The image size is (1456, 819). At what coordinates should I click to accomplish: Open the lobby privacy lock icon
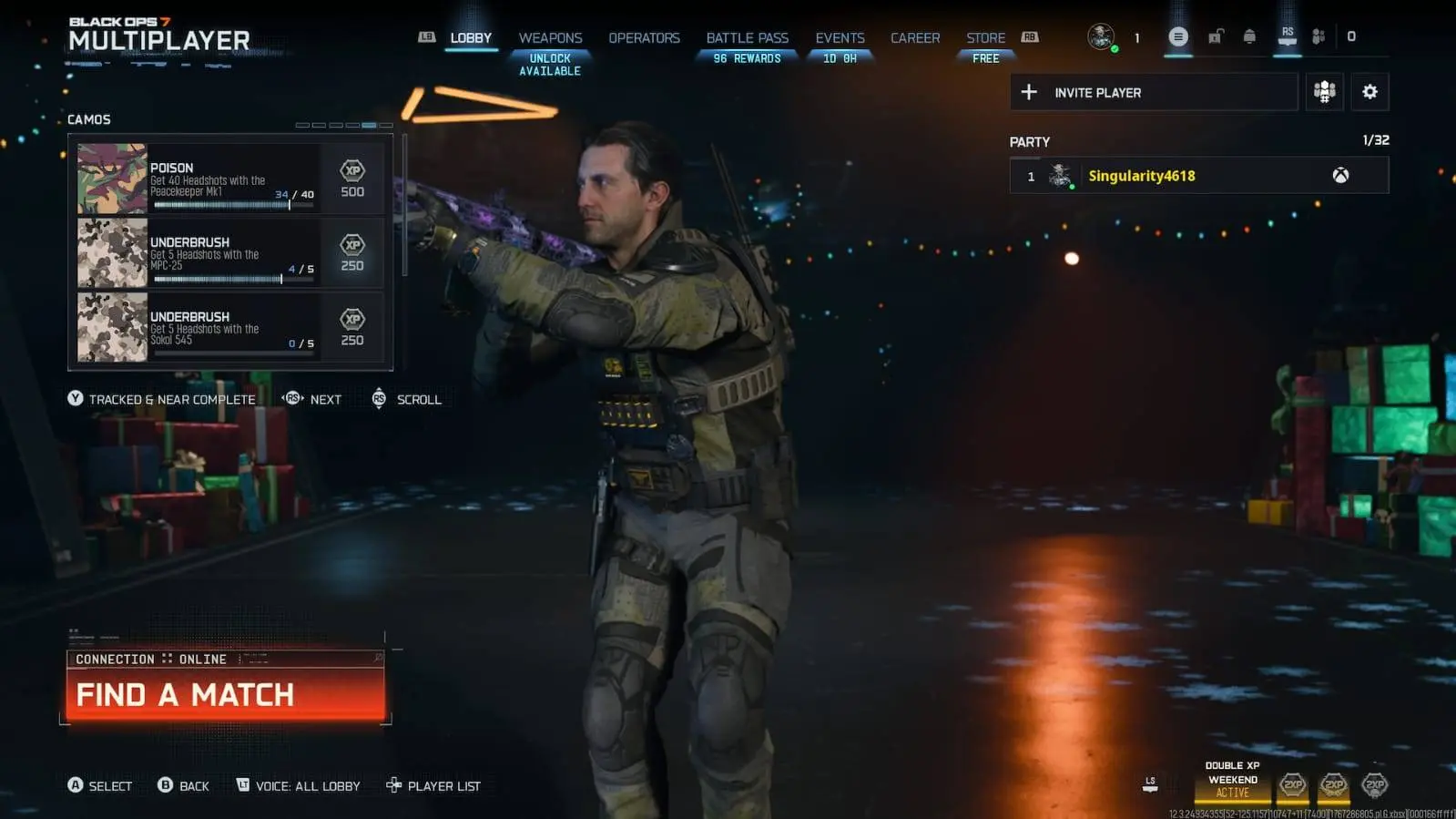click(1214, 37)
